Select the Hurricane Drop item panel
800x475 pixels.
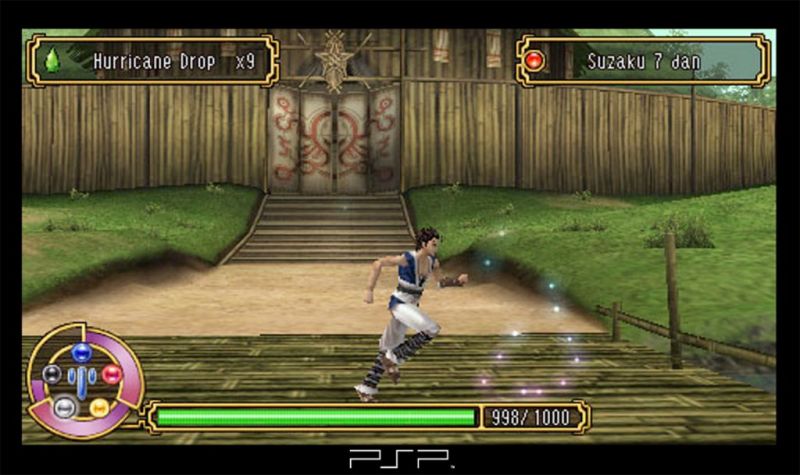pyautogui.click(x=152, y=61)
